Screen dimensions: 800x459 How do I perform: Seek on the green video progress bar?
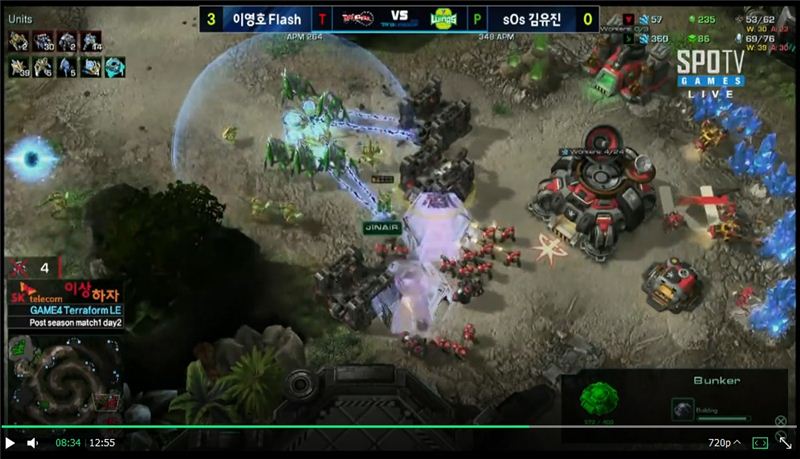tap(300, 427)
